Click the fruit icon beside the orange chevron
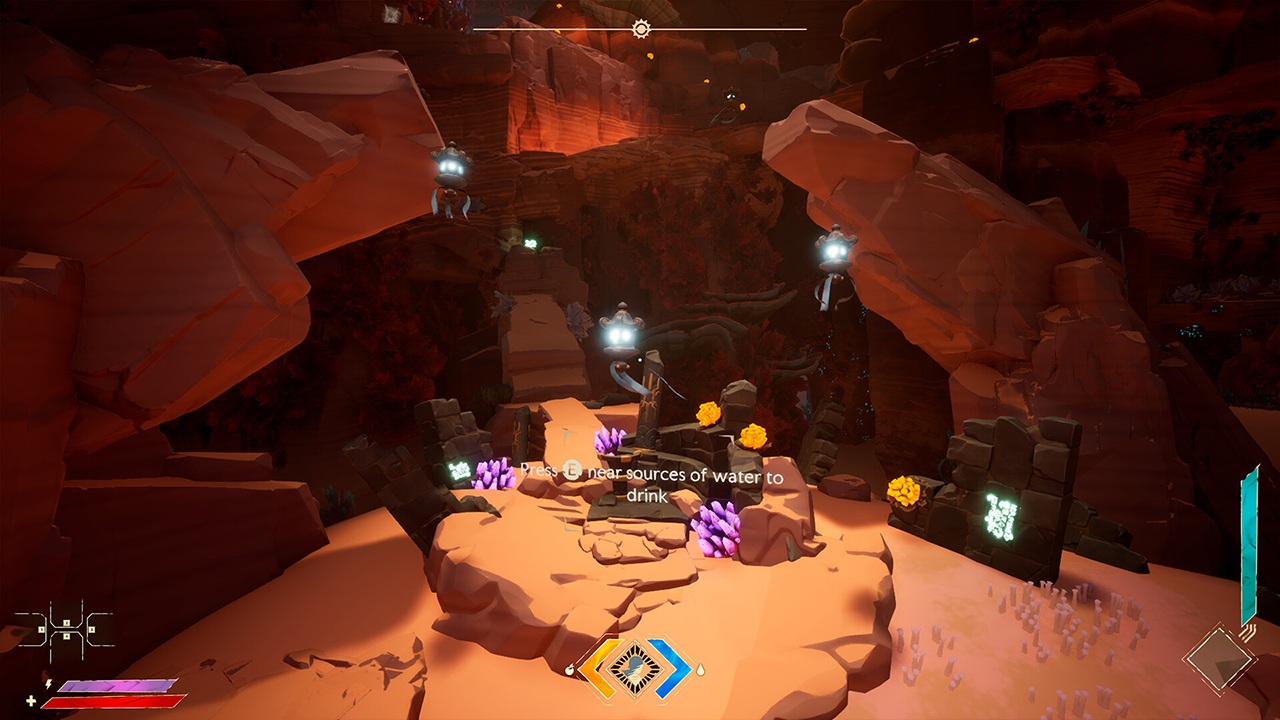Image resolution: width=1280 pixels, height=720 pixels. tap(570, 672)
